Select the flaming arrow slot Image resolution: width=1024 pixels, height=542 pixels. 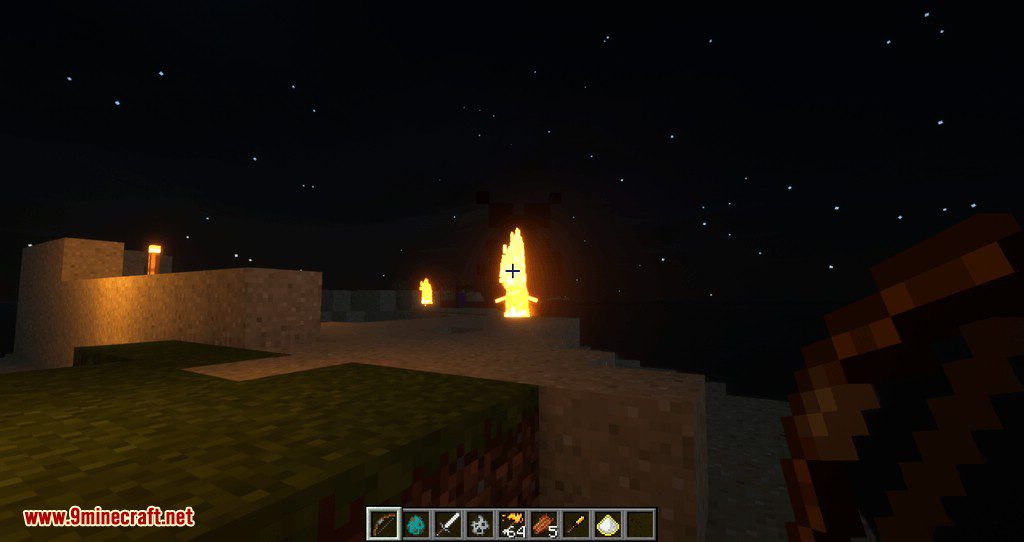[x=575, y=524]
